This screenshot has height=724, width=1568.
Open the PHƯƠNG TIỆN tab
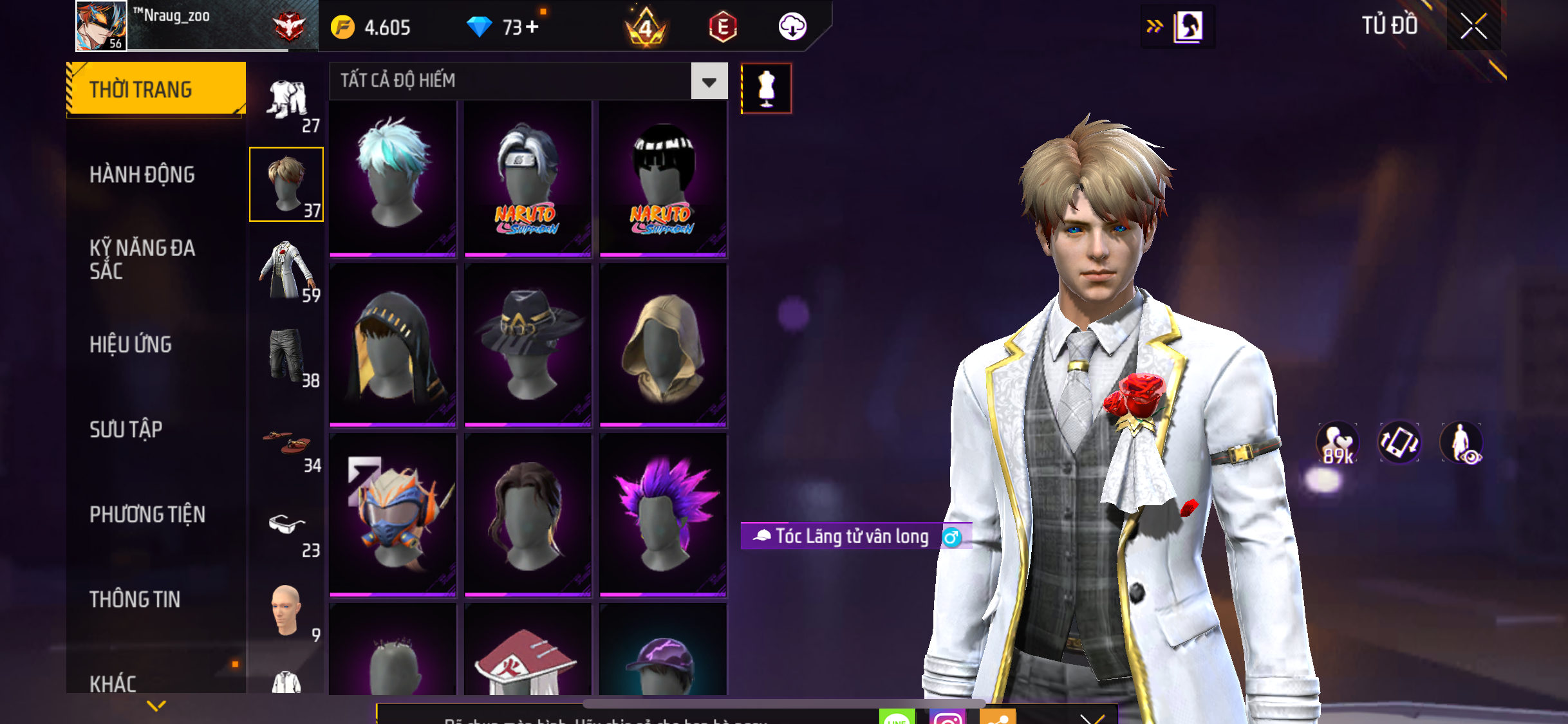(x=147, y=514)
